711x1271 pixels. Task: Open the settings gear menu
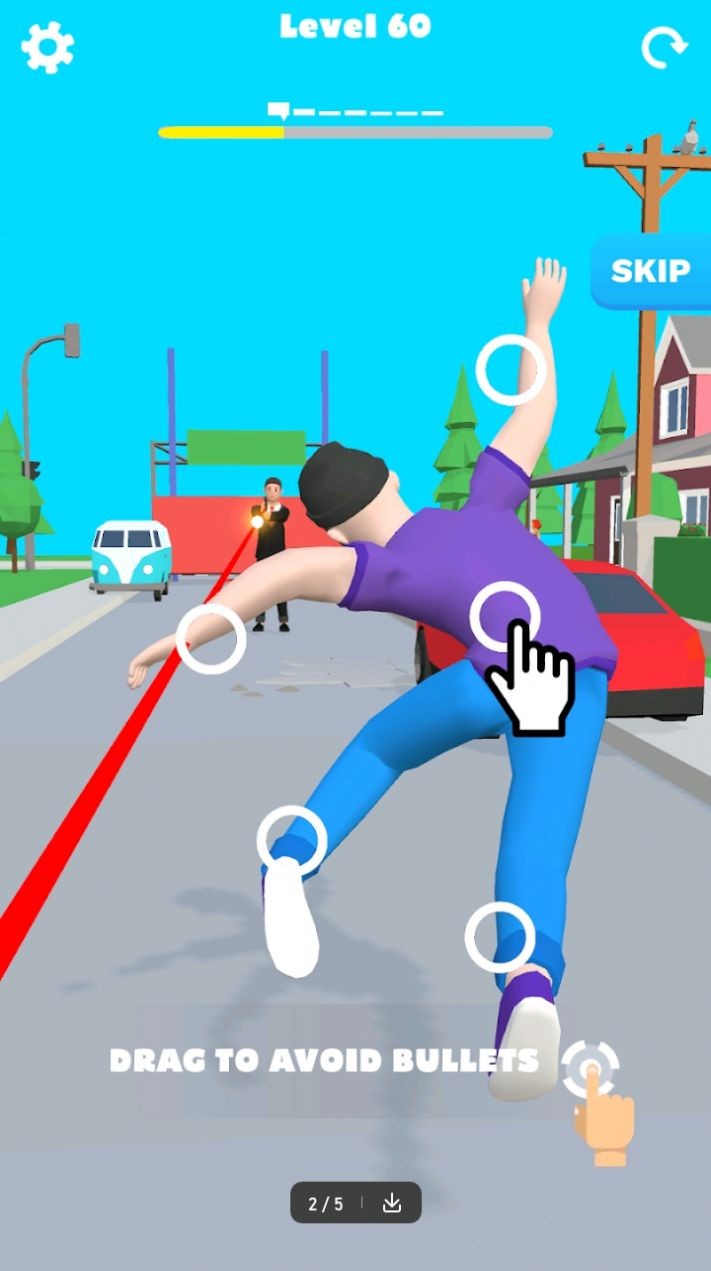click(x=47, y=47)
